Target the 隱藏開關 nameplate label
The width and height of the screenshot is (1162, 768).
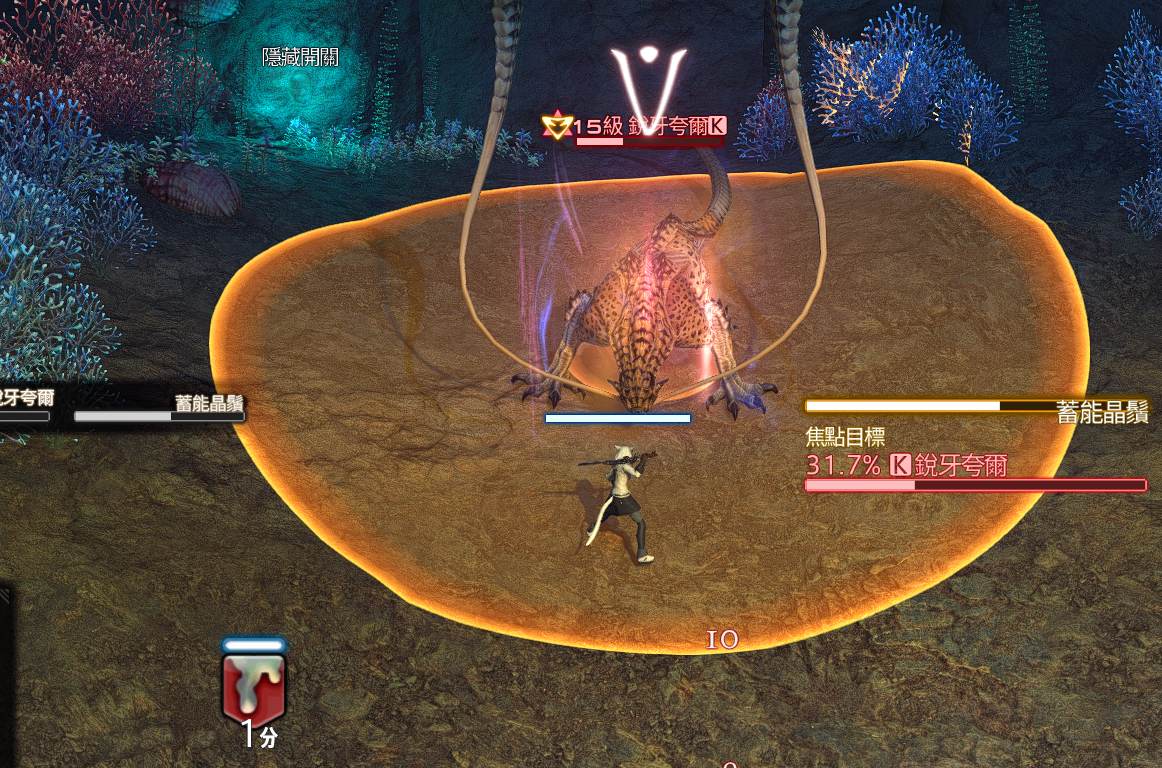[x=300, y=58]
